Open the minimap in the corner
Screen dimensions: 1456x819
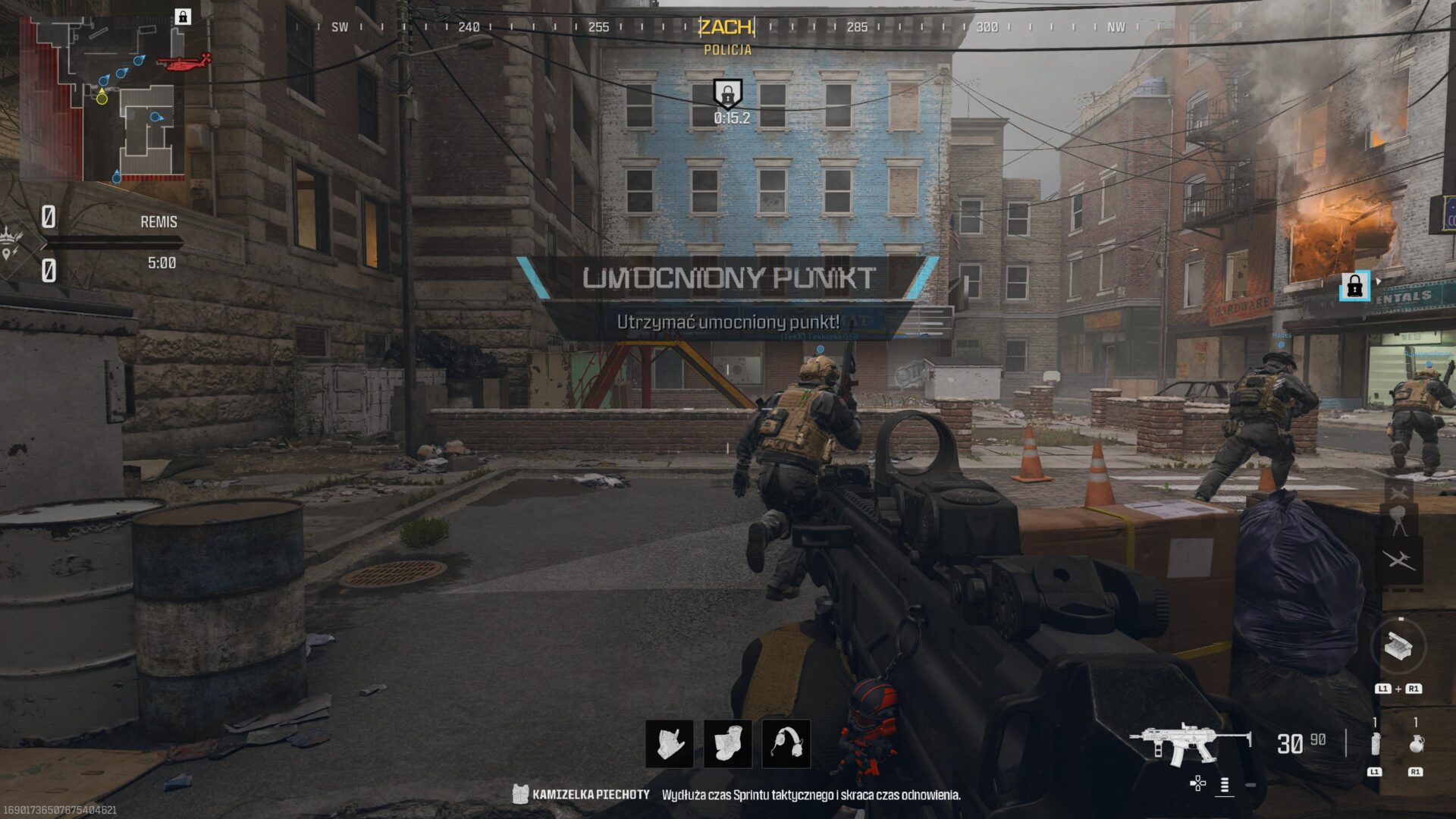pyautogui.click(x=102, y=99)
